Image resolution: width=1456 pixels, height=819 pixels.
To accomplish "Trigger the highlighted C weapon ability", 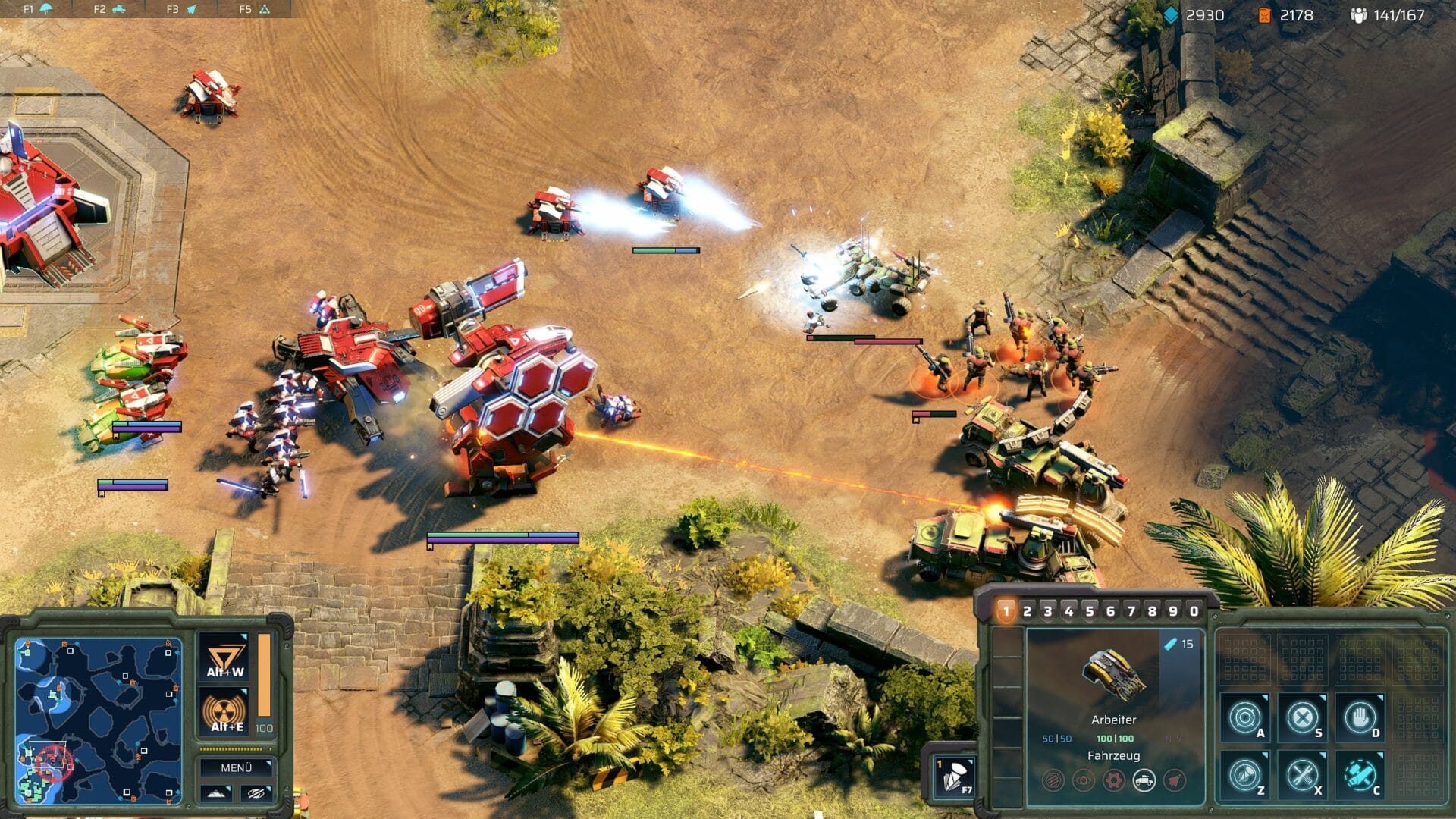I will click(1360, 775).
